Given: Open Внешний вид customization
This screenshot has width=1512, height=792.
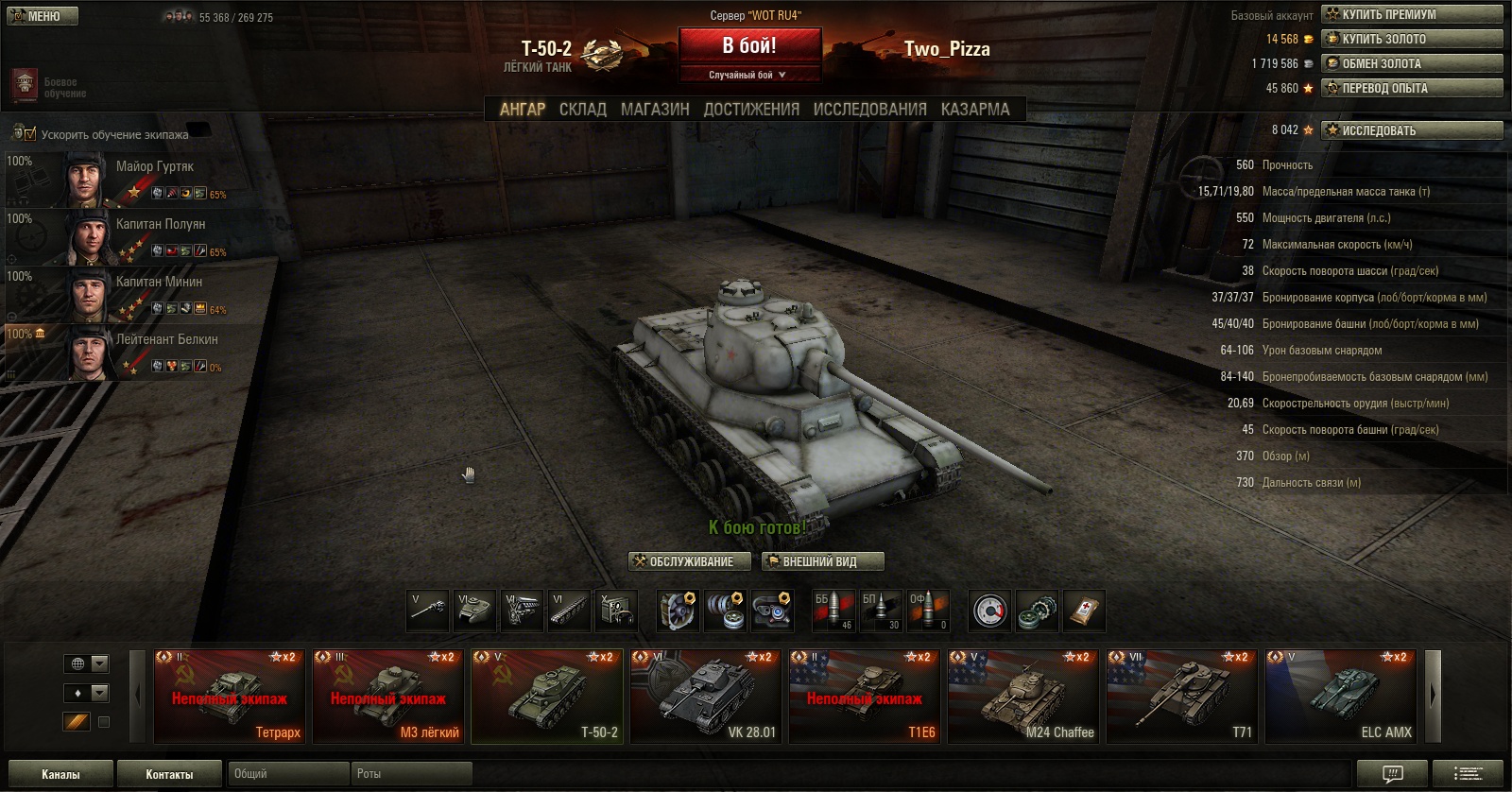Looking at the screenshot, I should [822, 561].
